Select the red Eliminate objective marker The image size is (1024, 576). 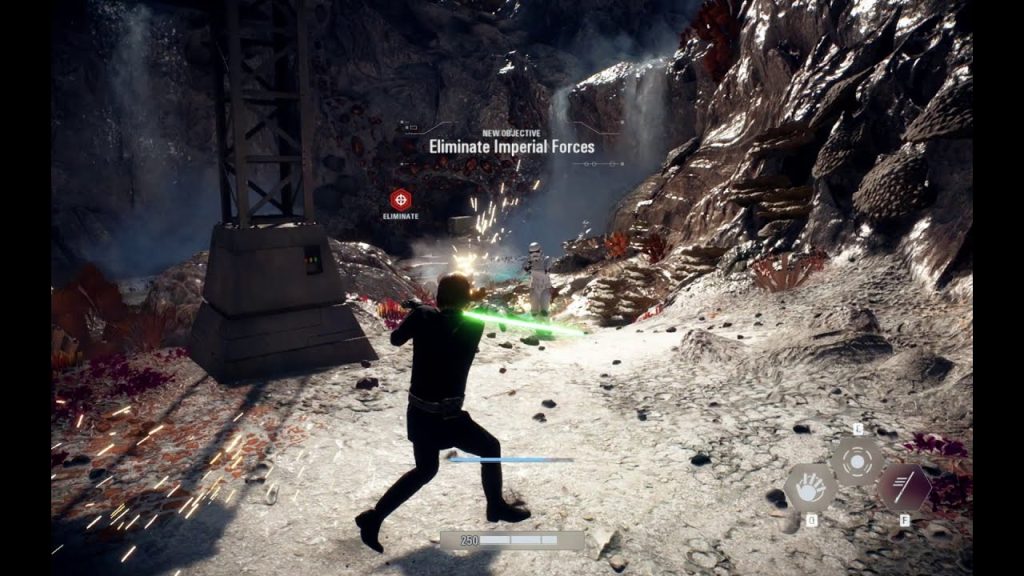tap(400, 199)
